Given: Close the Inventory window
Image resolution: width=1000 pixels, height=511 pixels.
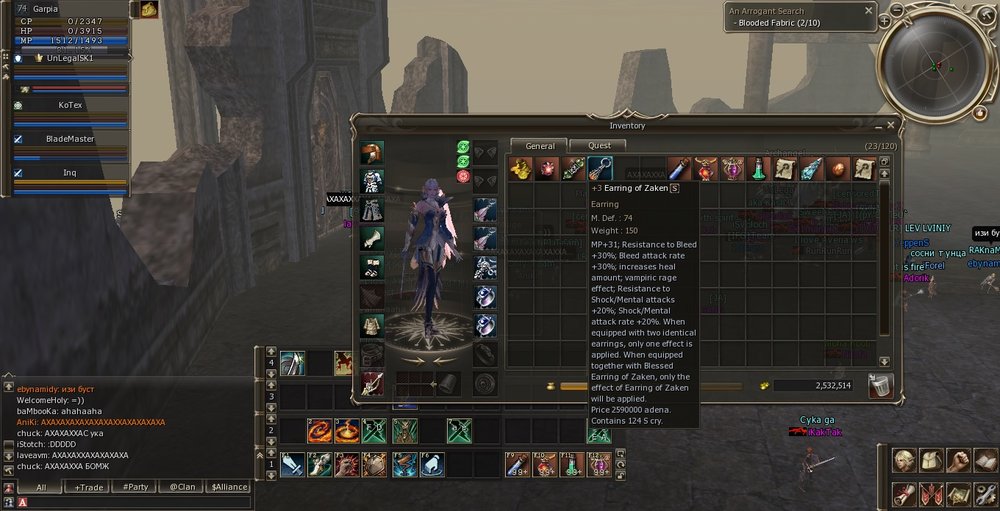Looking at the screenshot, I should 890,126.
